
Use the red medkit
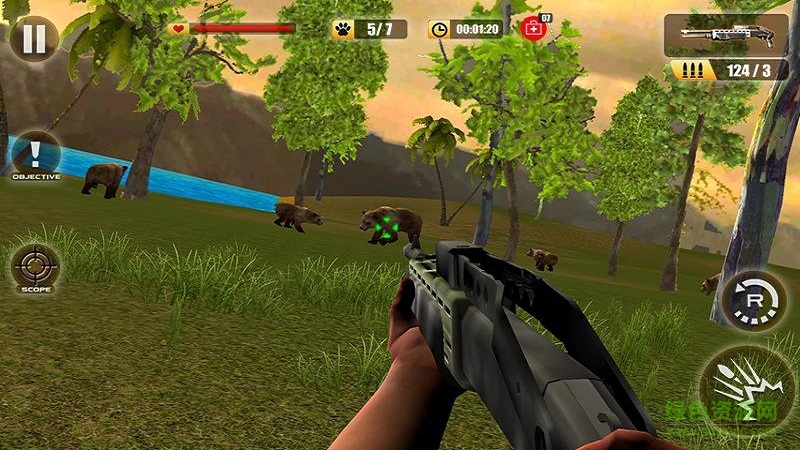[x=533, y=28]
